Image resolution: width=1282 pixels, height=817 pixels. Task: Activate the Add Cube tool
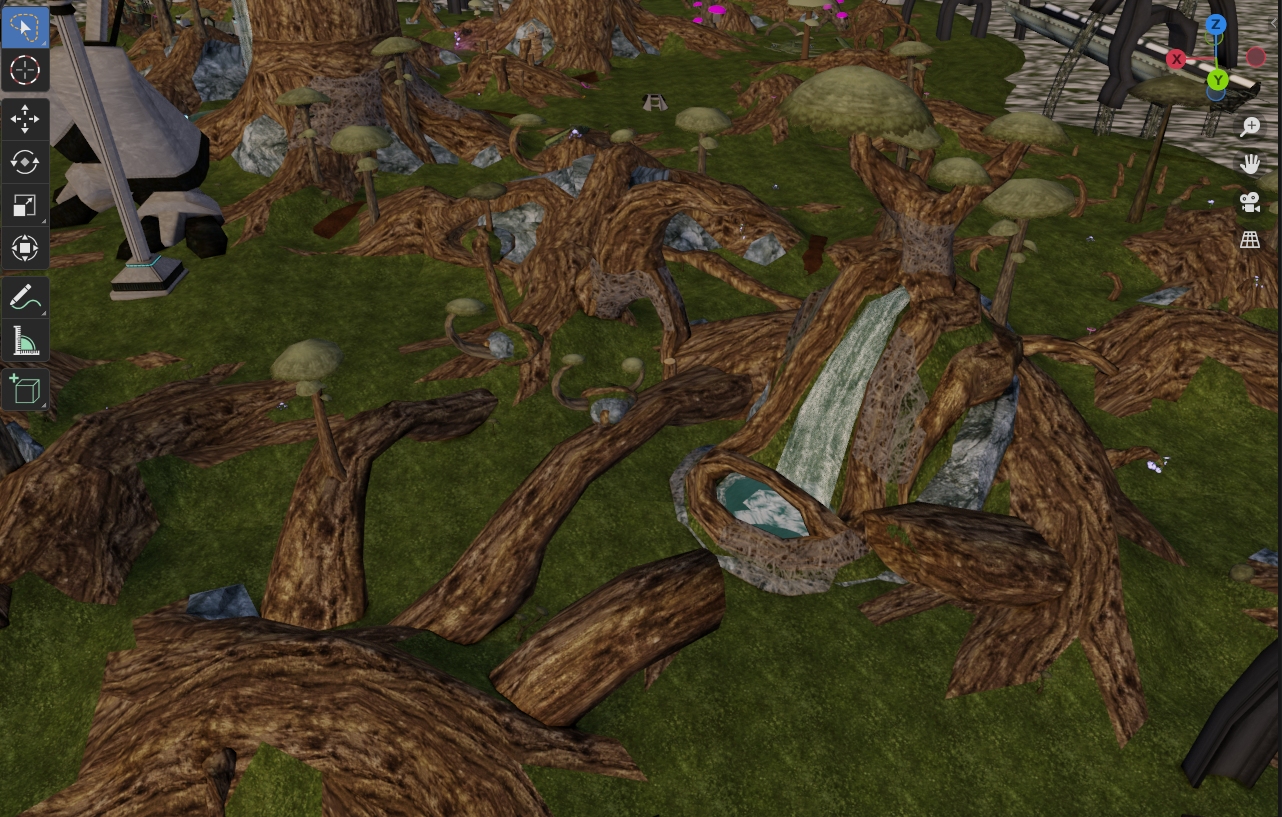(x=24, y=389)
